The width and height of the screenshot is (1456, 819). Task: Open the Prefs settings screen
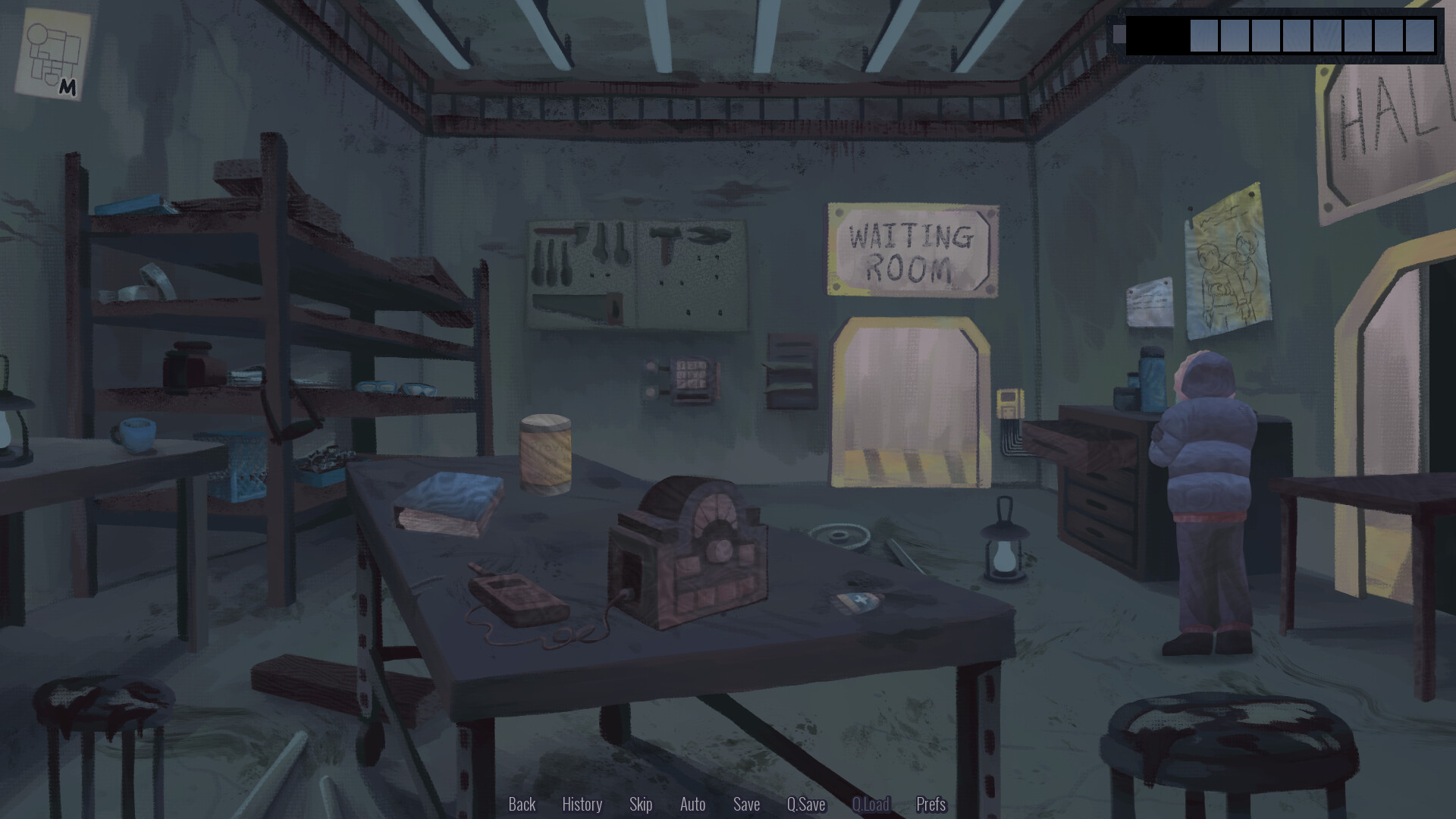click(930, 805)
